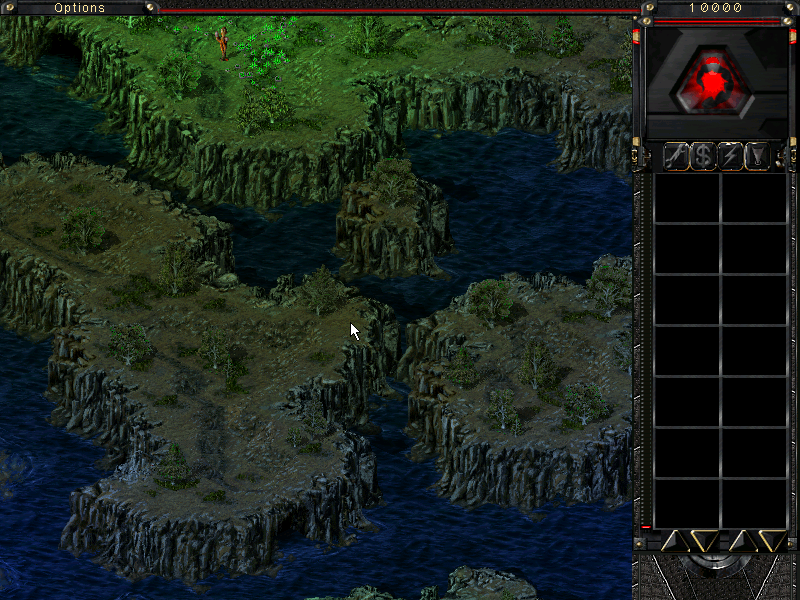Activate the wrench repair mode button
Viewport: 800px width, 600px height.
pos(677,156)
